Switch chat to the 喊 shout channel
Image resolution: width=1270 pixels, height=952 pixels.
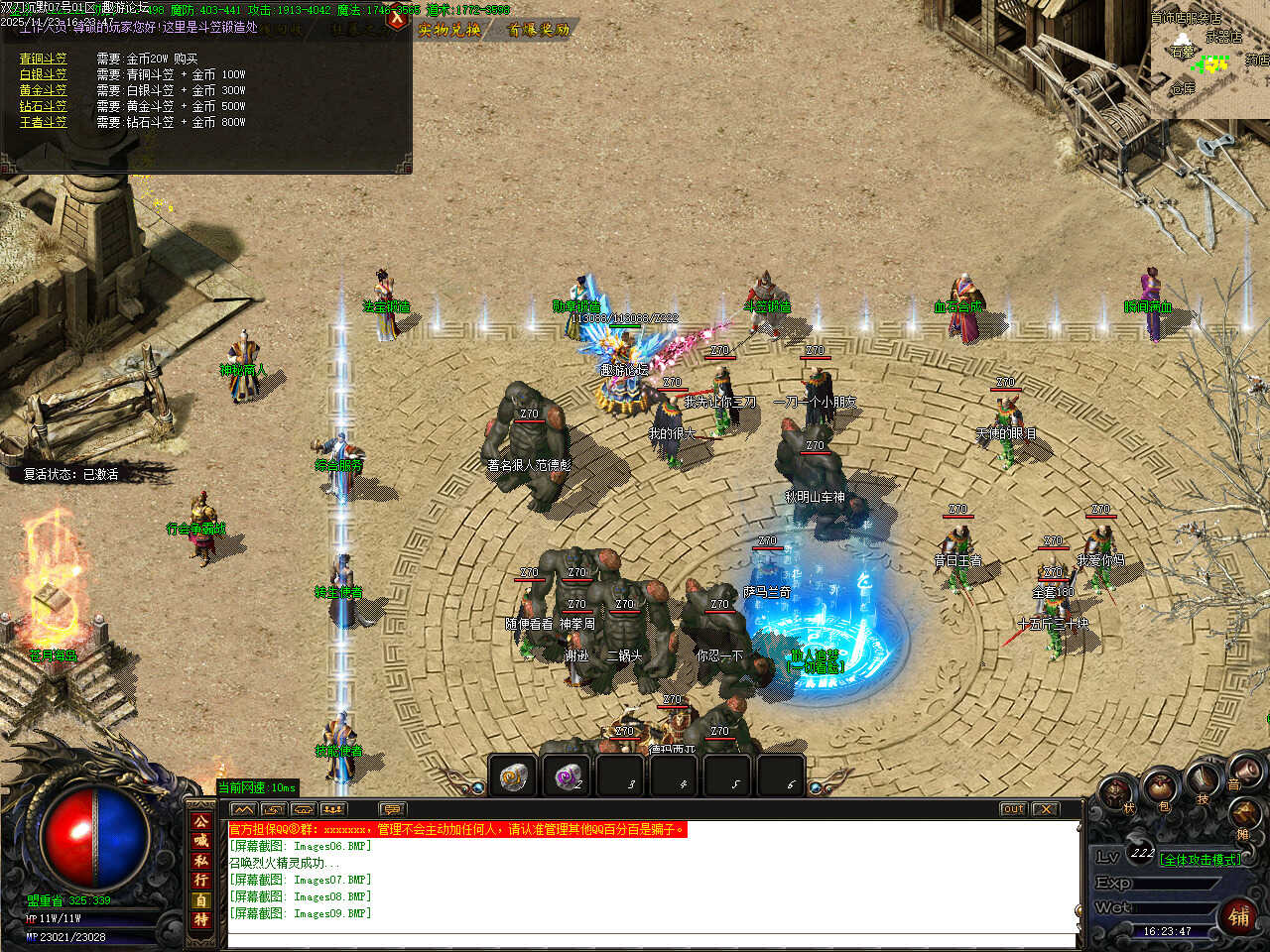pyautogui.click(x=201, y=841)
